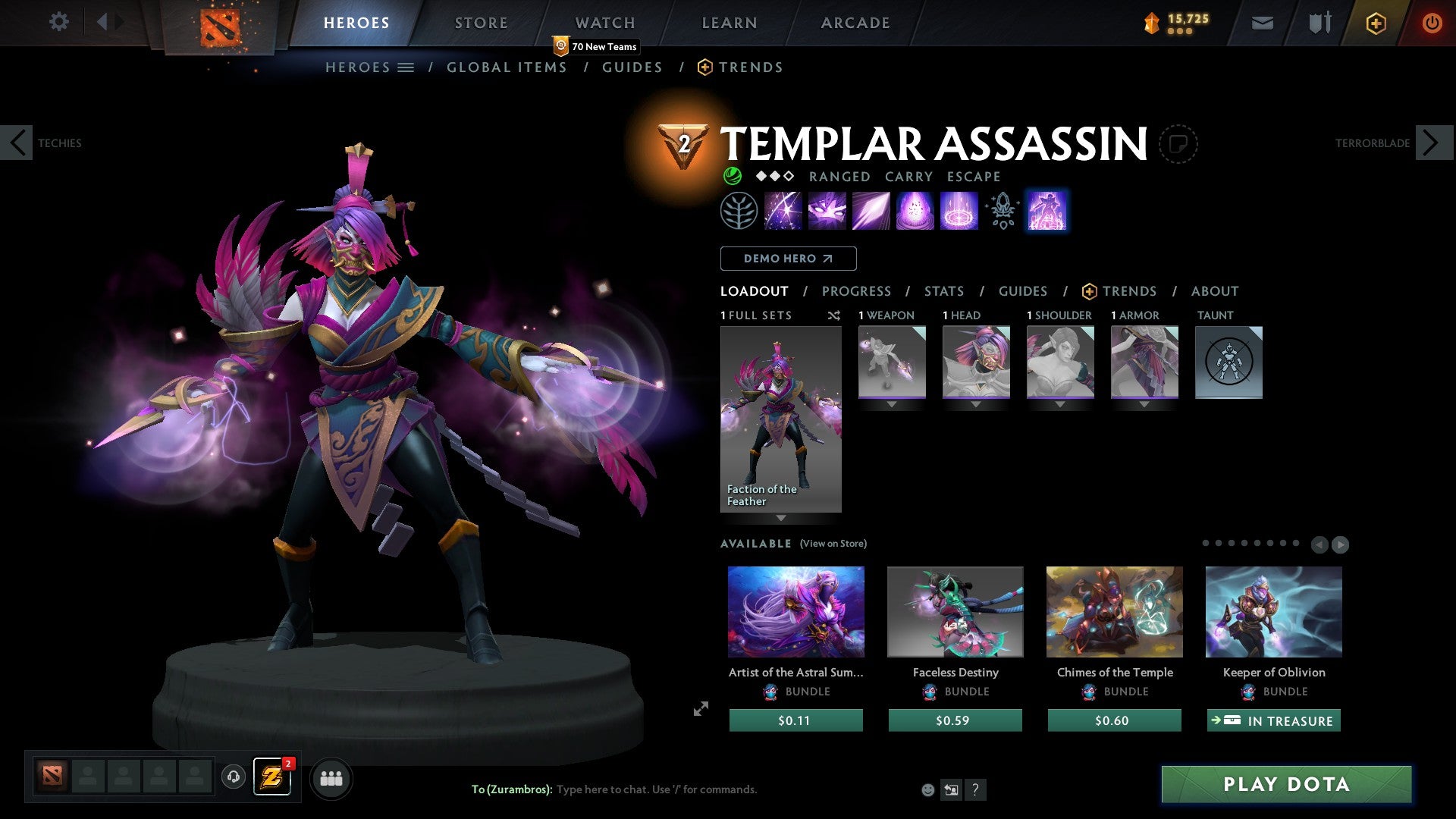1456x819 pixels.
Task: Buy Artist of the Astral Summit for $0.11
Action: [795, 720]
